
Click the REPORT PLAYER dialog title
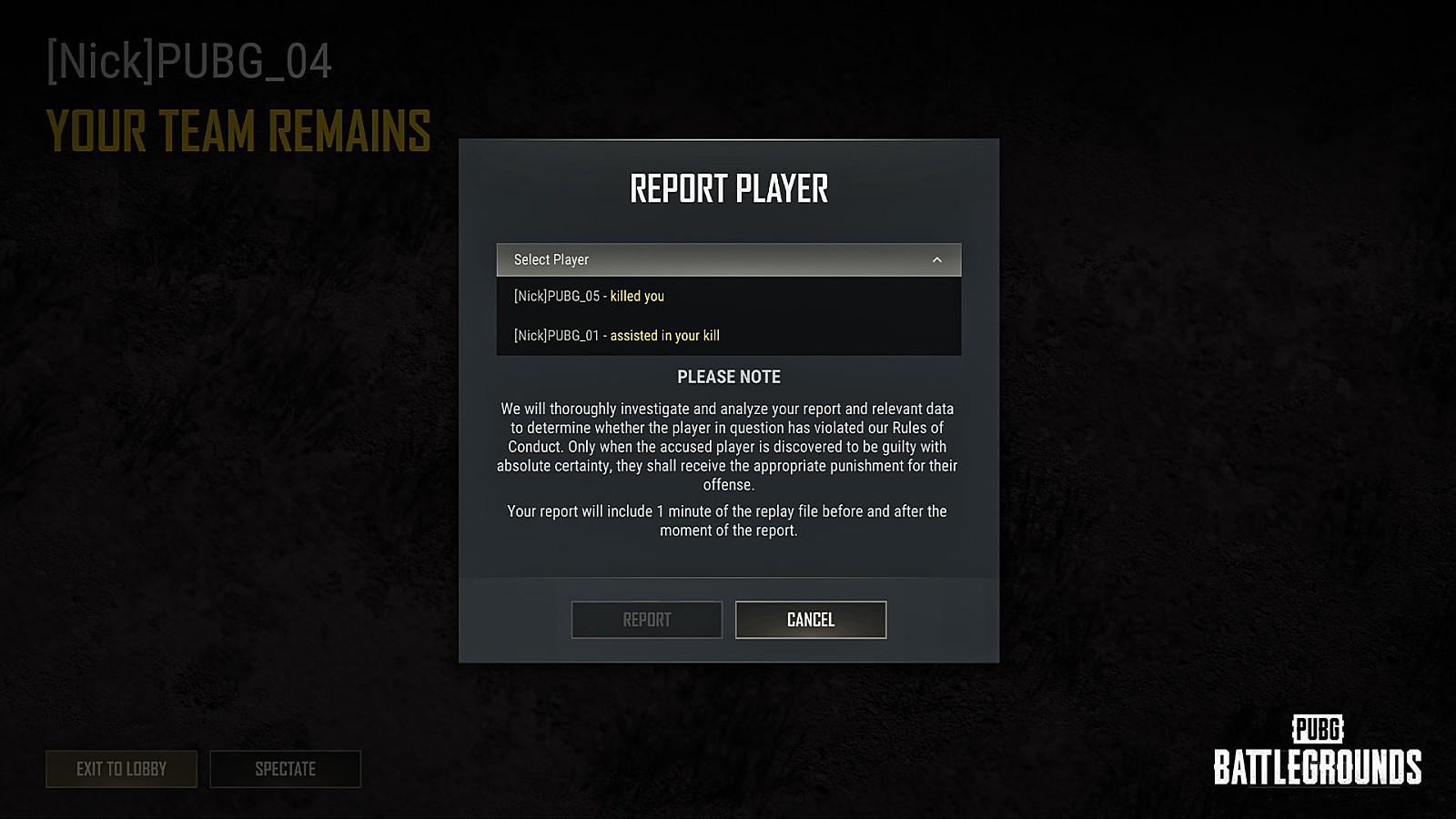[728, 187]
